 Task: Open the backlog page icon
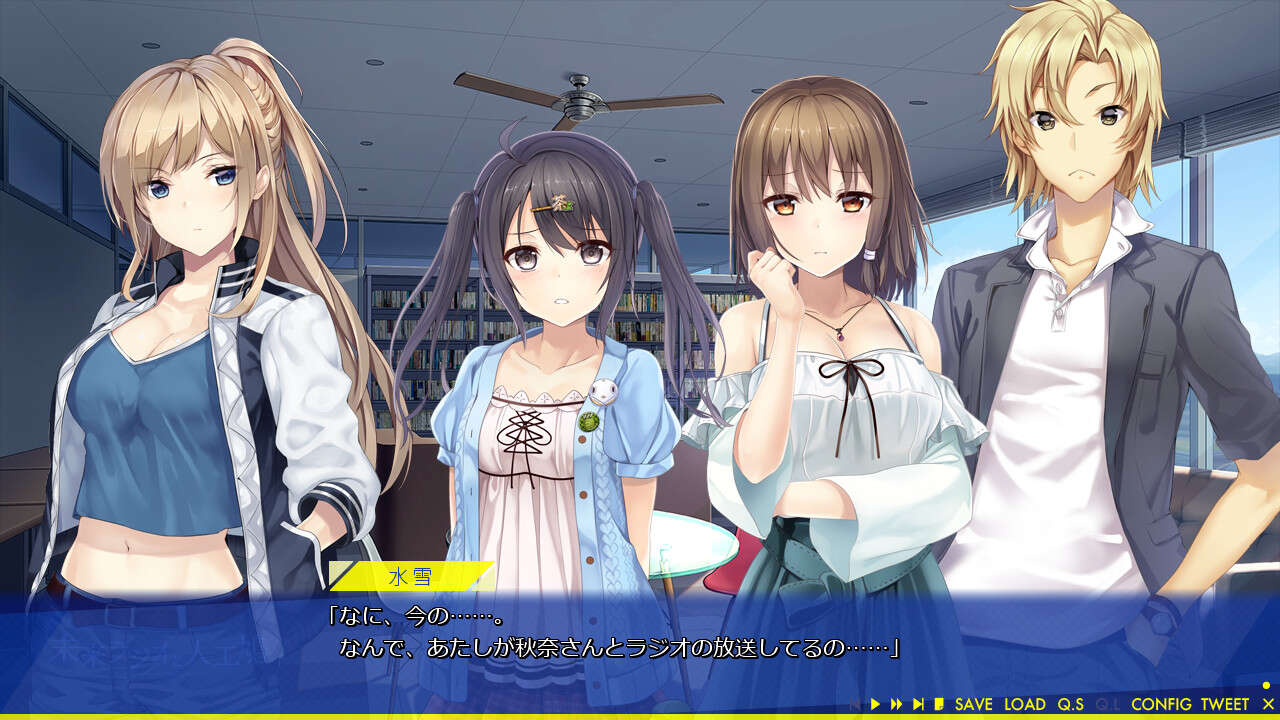(x=939, y=705)
